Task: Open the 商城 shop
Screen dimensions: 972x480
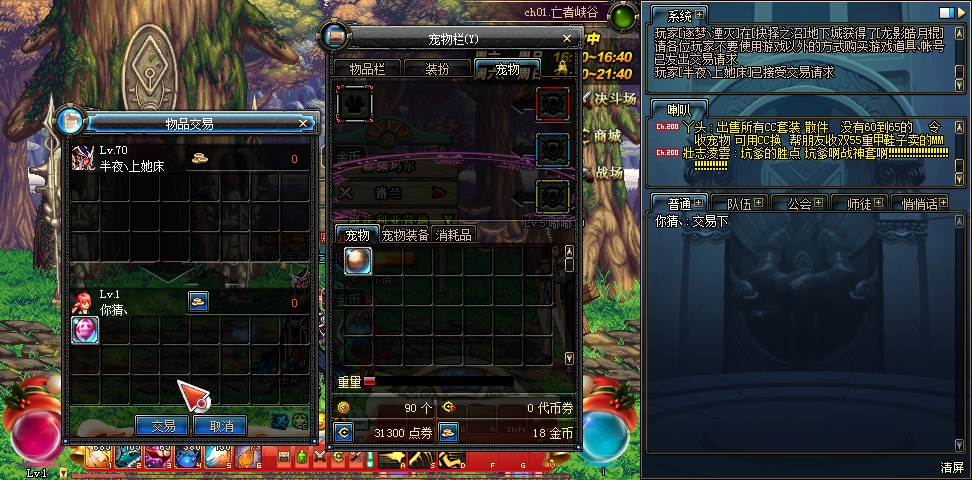Action: pyautogui.click(x=606, y=135)
